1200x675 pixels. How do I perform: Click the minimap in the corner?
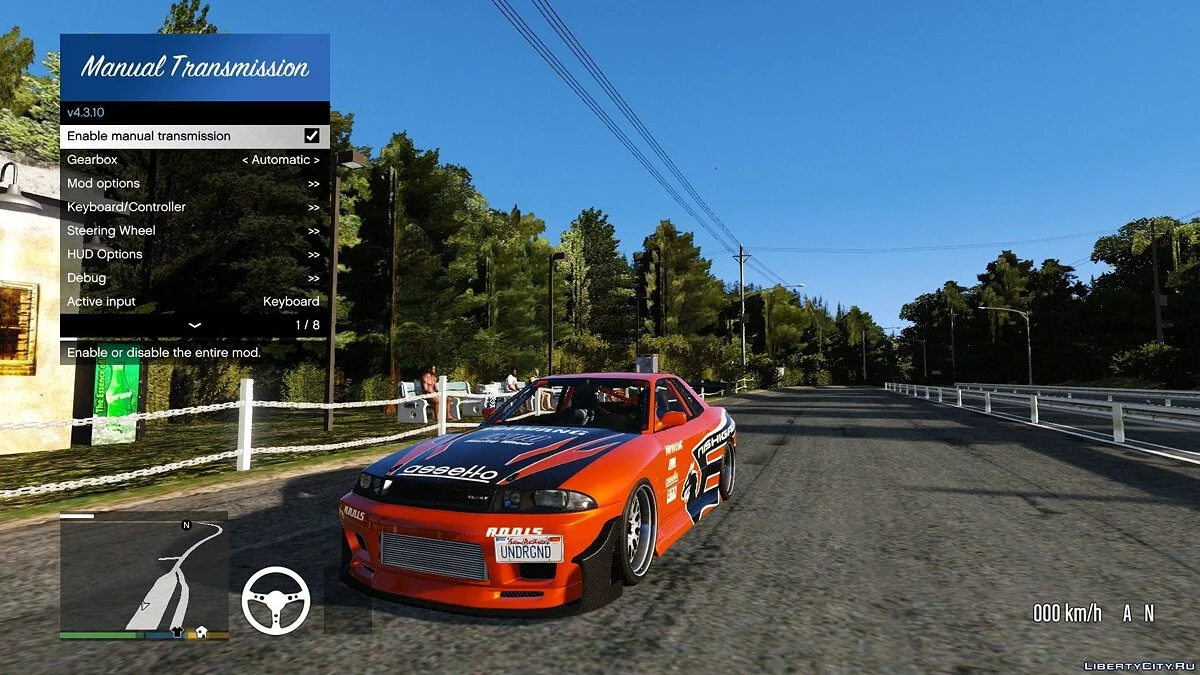pos(143,575)
